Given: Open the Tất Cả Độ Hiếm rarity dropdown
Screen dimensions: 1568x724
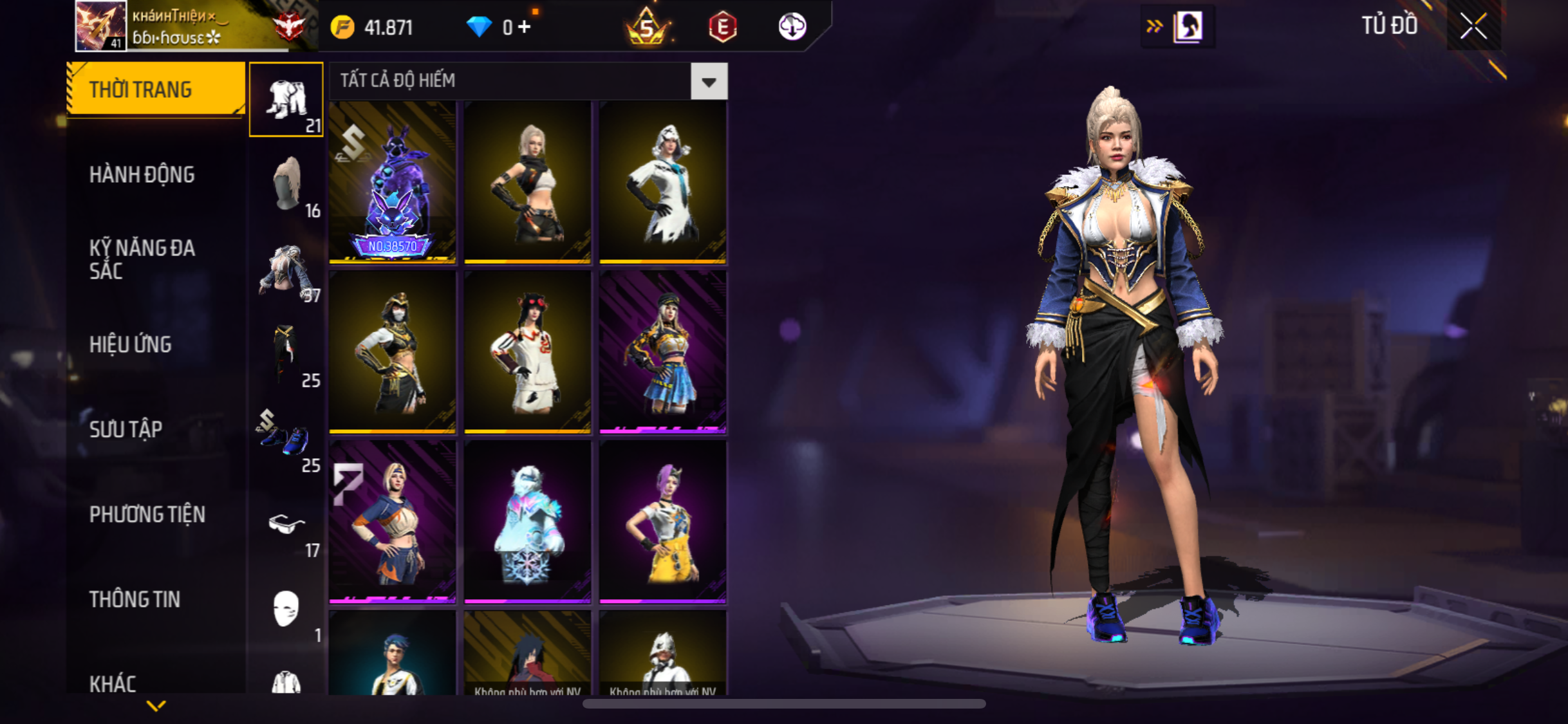Looking at the screenshot, I should (x=709, y=81).
